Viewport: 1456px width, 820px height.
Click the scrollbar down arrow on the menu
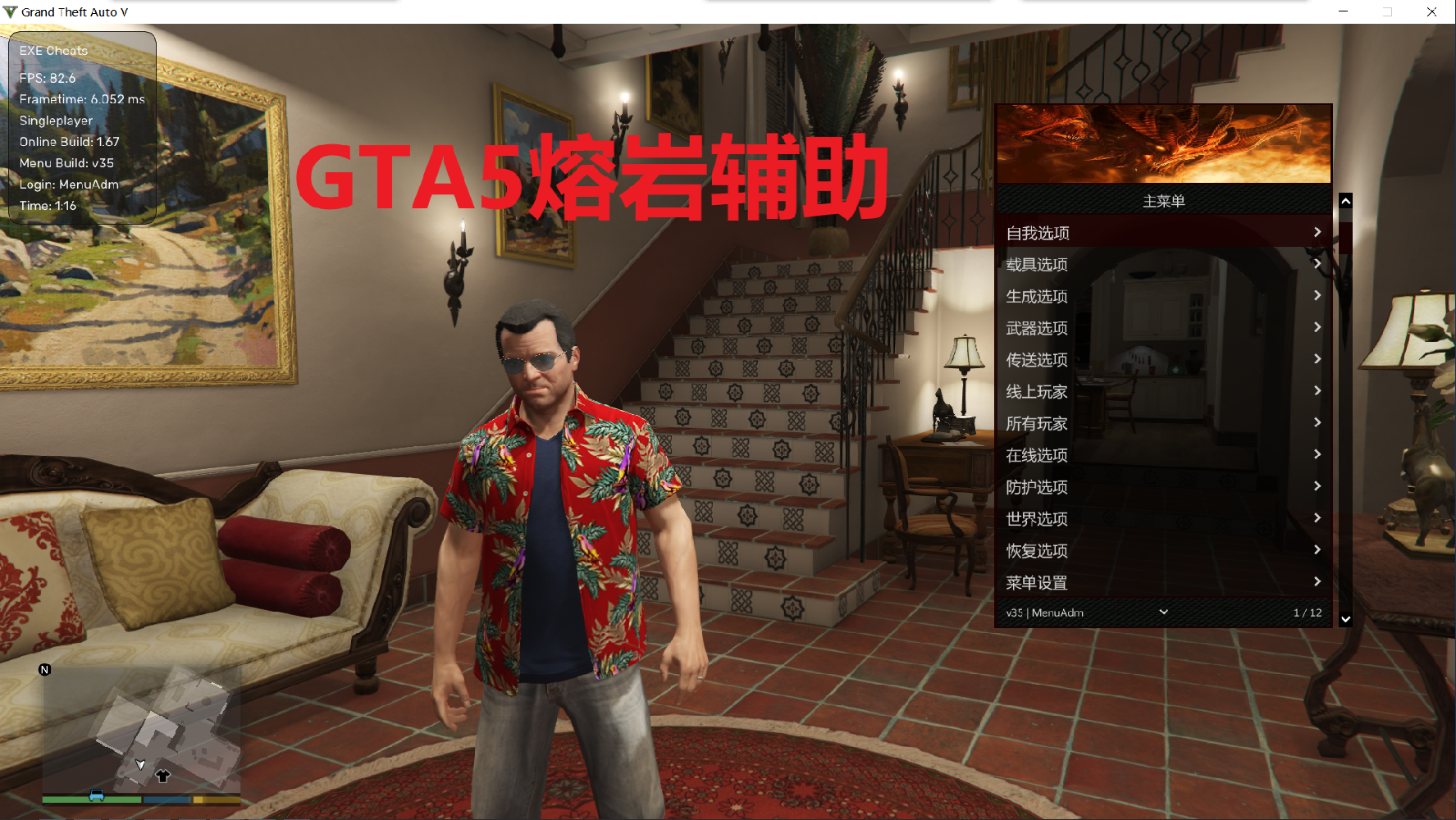pyautogui.click(x=1345, y=619)
